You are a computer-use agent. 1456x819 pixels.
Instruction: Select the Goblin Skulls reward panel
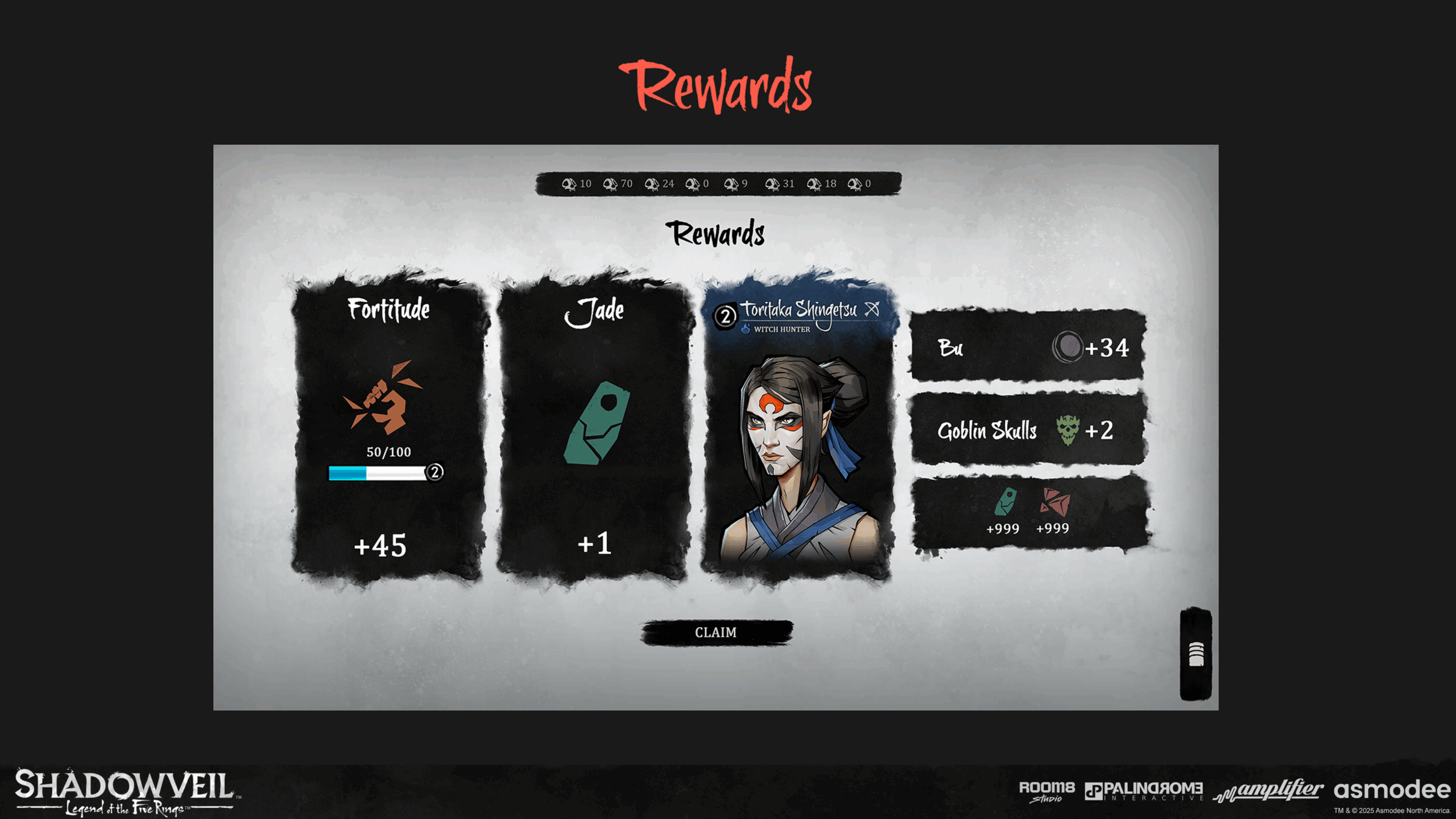1027,430
